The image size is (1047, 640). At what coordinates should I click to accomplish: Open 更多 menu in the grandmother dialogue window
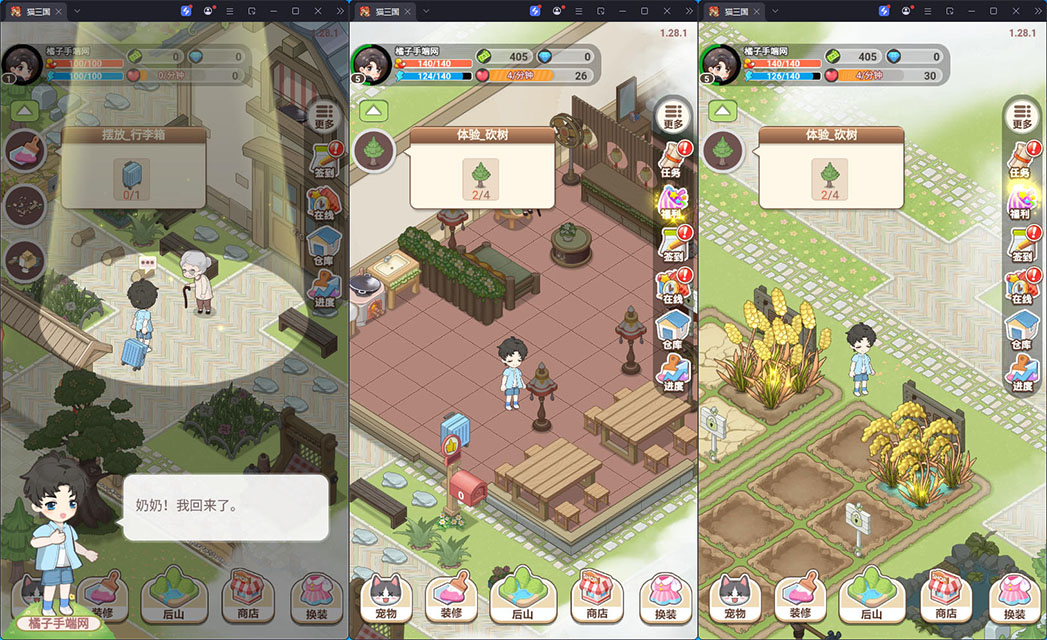(x=322, y=118)
